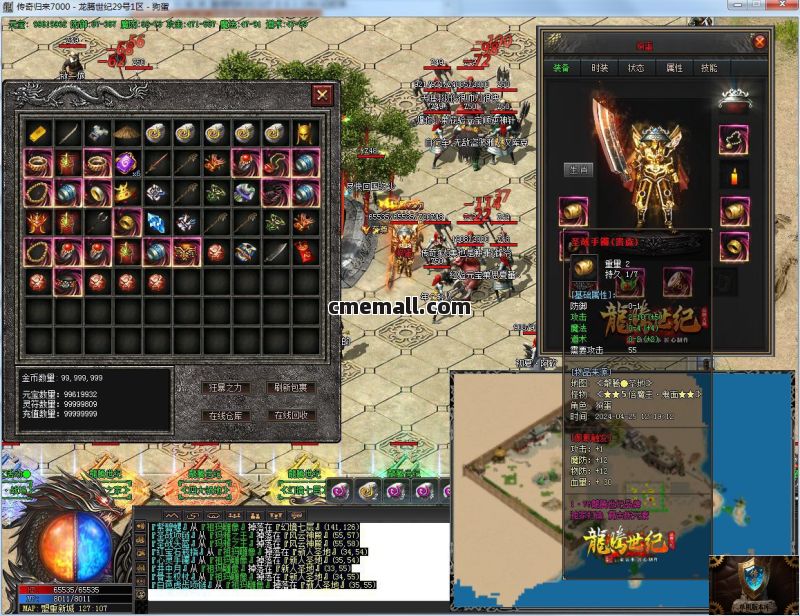Activate the 狂暴之力 button

224,387
